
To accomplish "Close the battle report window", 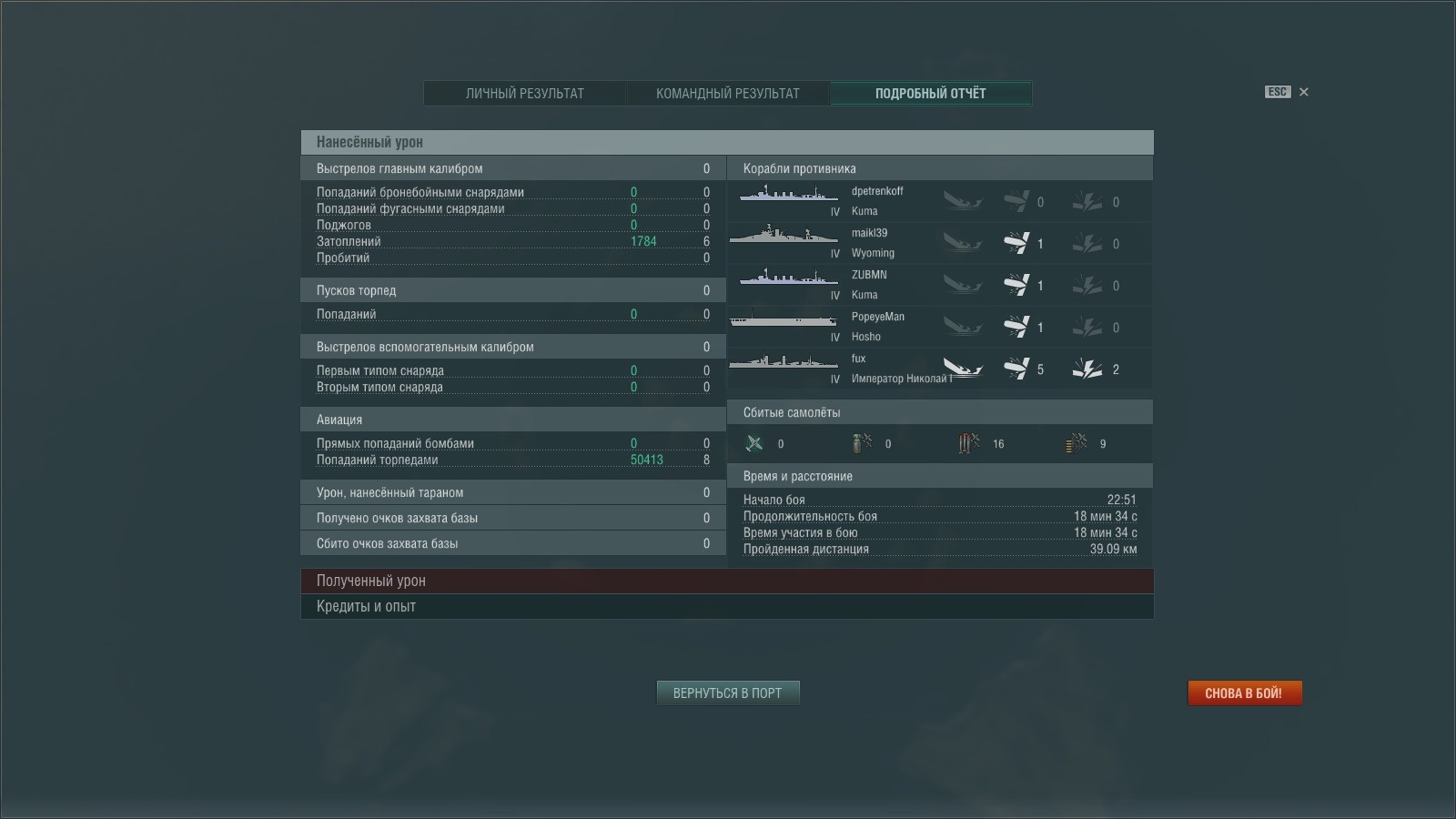I will click(x=1303, y=92).
